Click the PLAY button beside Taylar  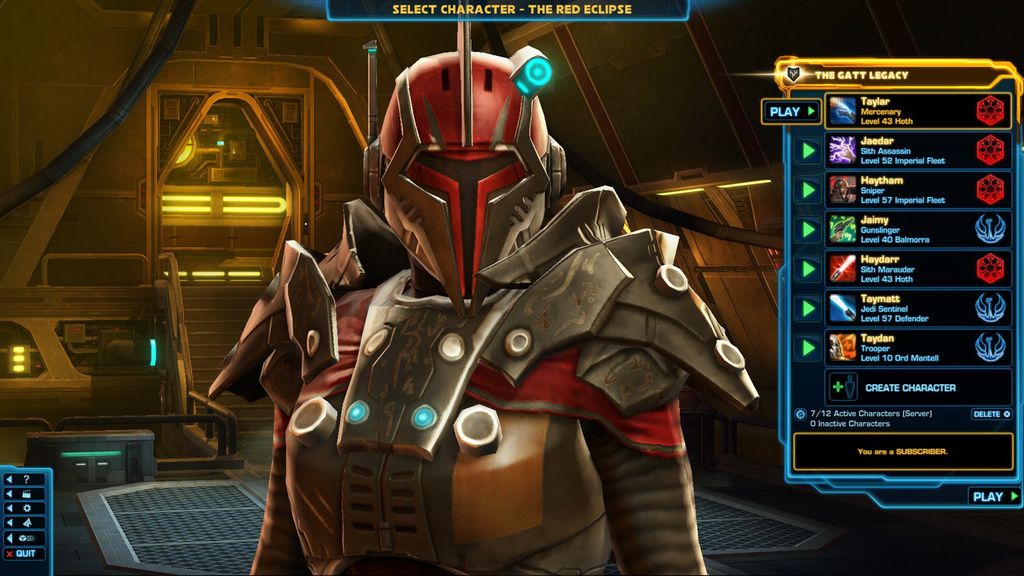(x=792, y=111)
